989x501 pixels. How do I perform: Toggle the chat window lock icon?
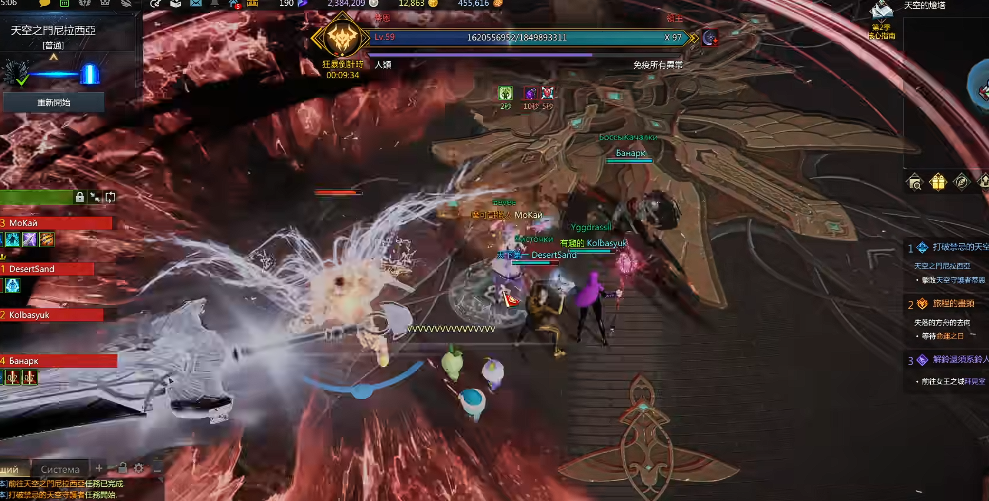coord(121,468)
